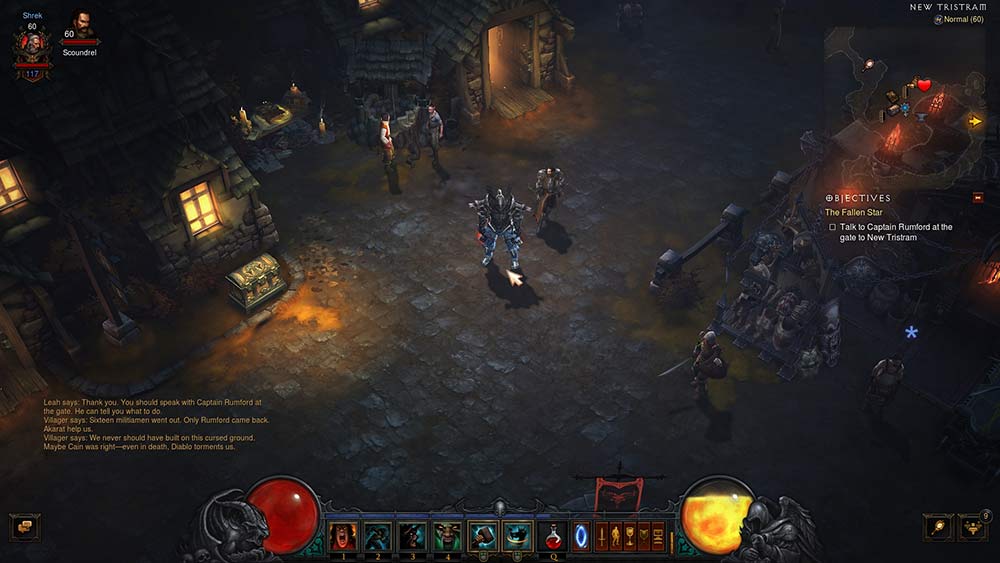Drink the red health potion

[x=552, y=536]
